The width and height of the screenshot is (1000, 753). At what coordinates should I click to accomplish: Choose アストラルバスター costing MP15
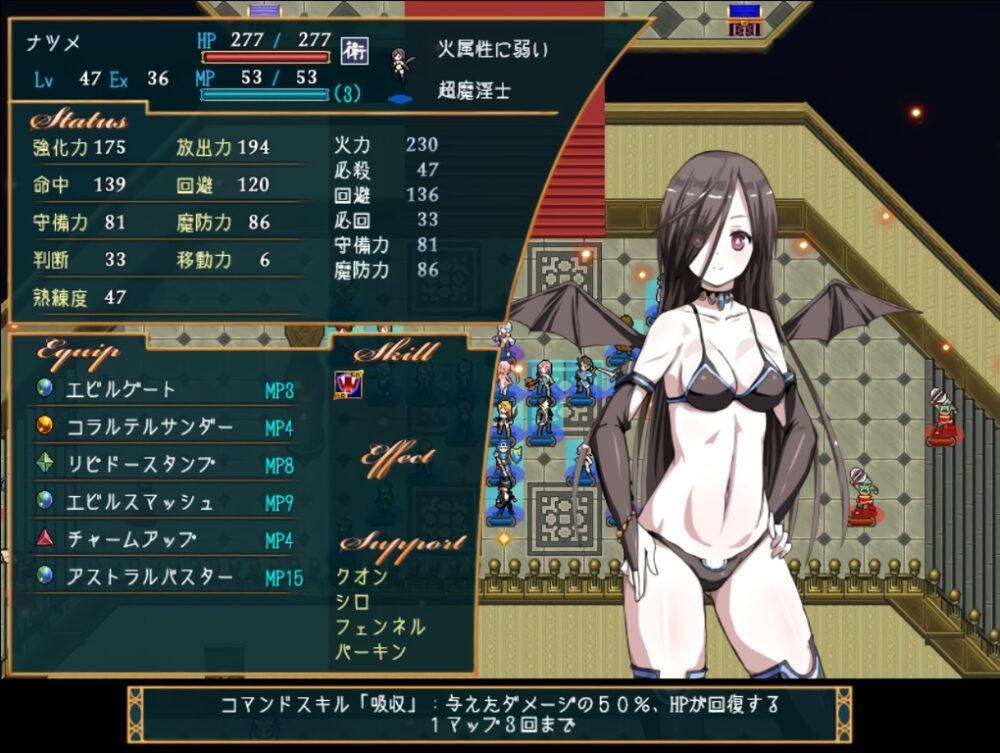point(149,577)
